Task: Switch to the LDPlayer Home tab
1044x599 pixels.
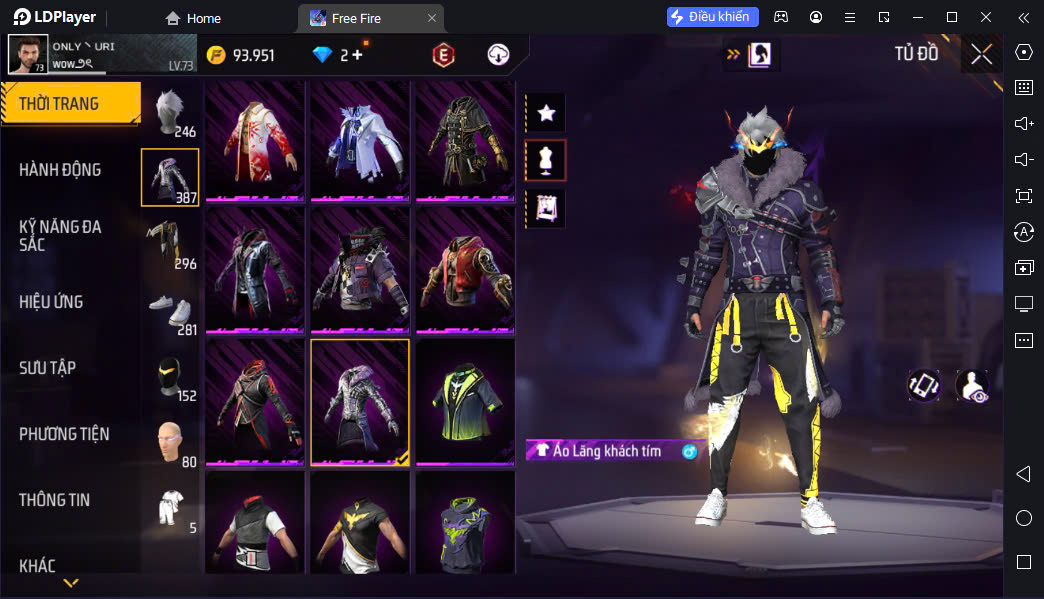Action: pos(194,18)
